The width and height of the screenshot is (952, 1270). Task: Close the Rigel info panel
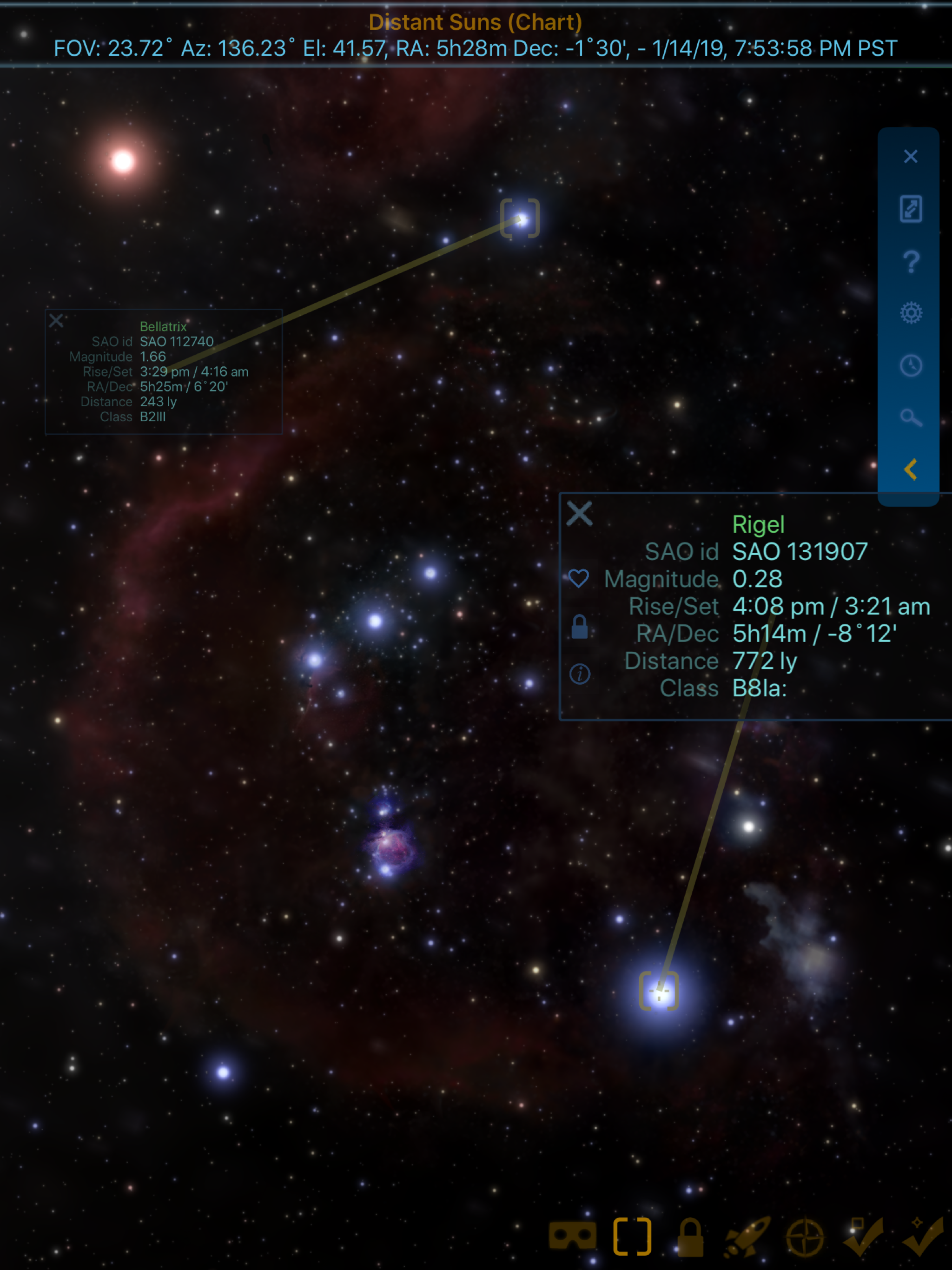579,514
